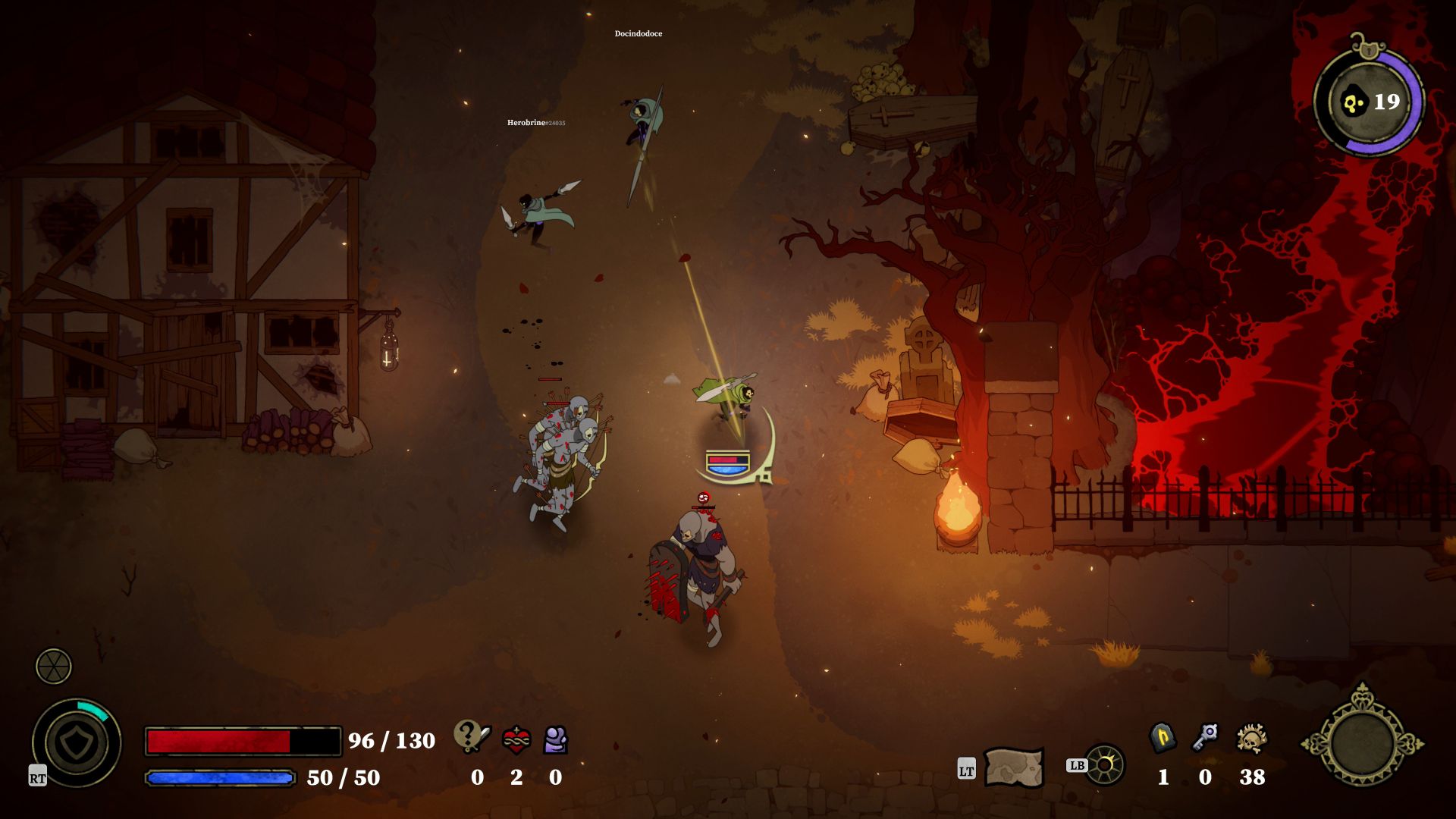Viewport: 1456px width, 819px height.
Task: Click the thorned sacred heart icon
Action: (x=516, y=739)
